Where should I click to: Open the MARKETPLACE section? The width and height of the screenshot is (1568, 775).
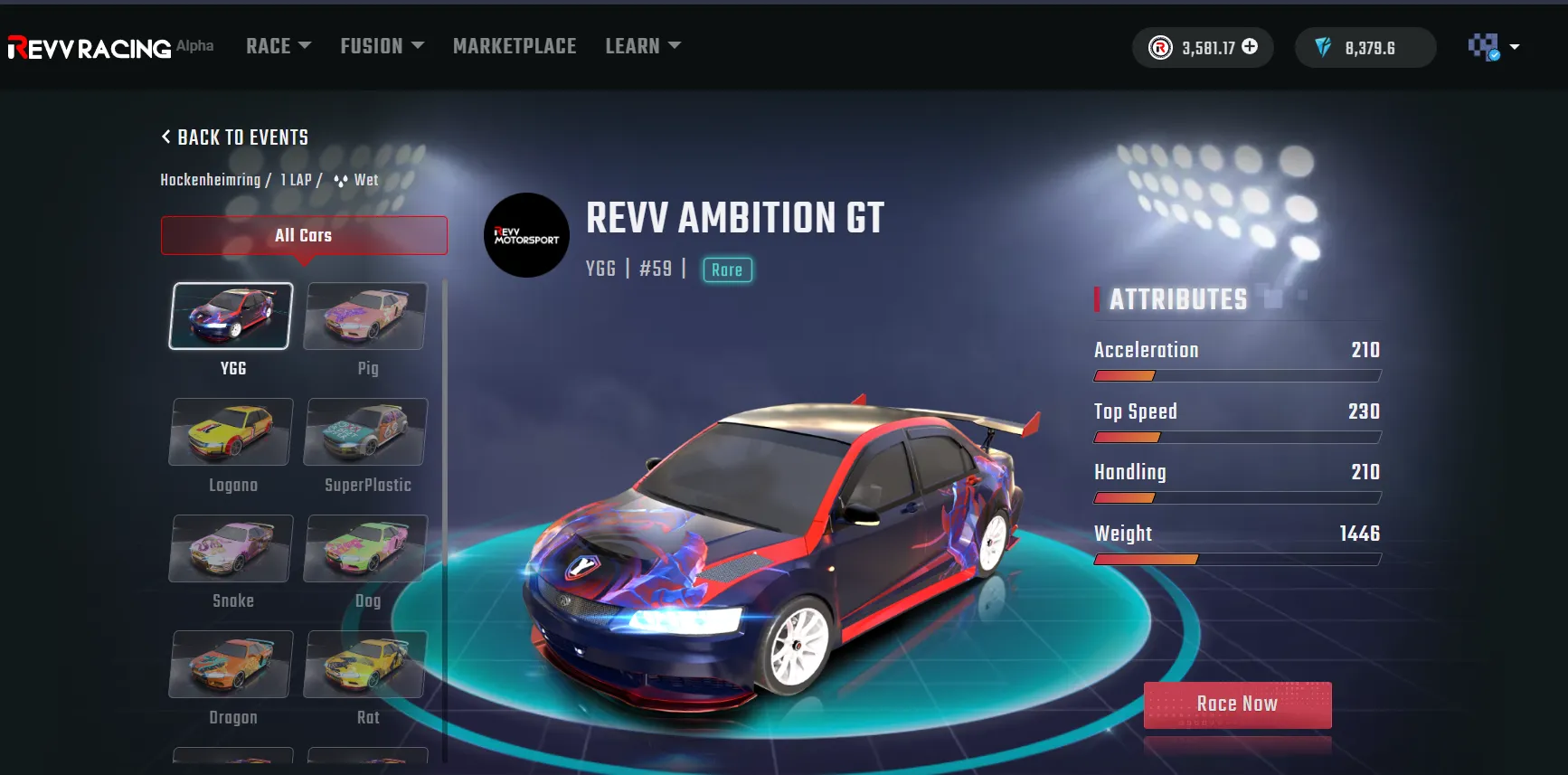515,45
